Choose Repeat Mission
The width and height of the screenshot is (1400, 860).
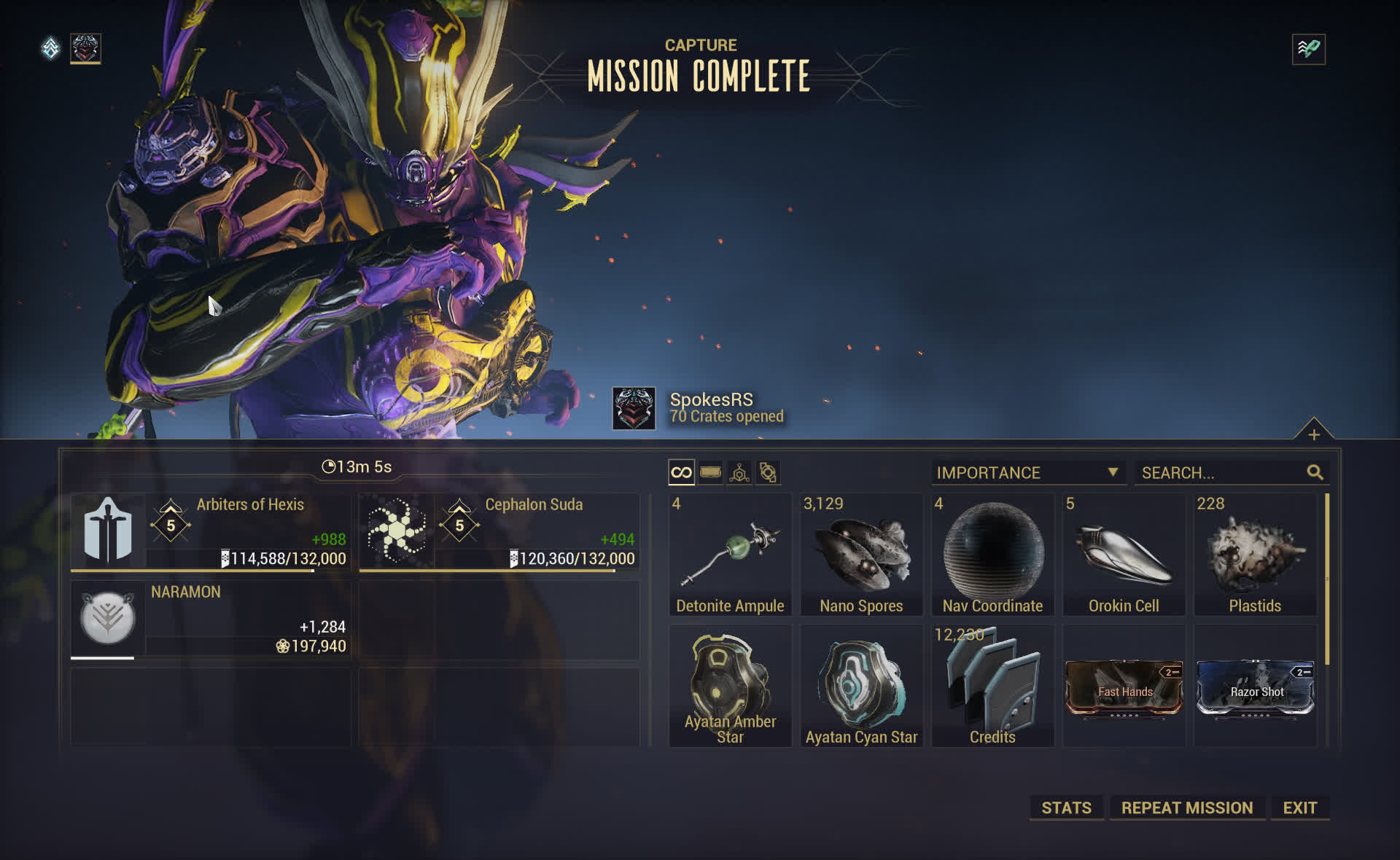pos(1186,808)
